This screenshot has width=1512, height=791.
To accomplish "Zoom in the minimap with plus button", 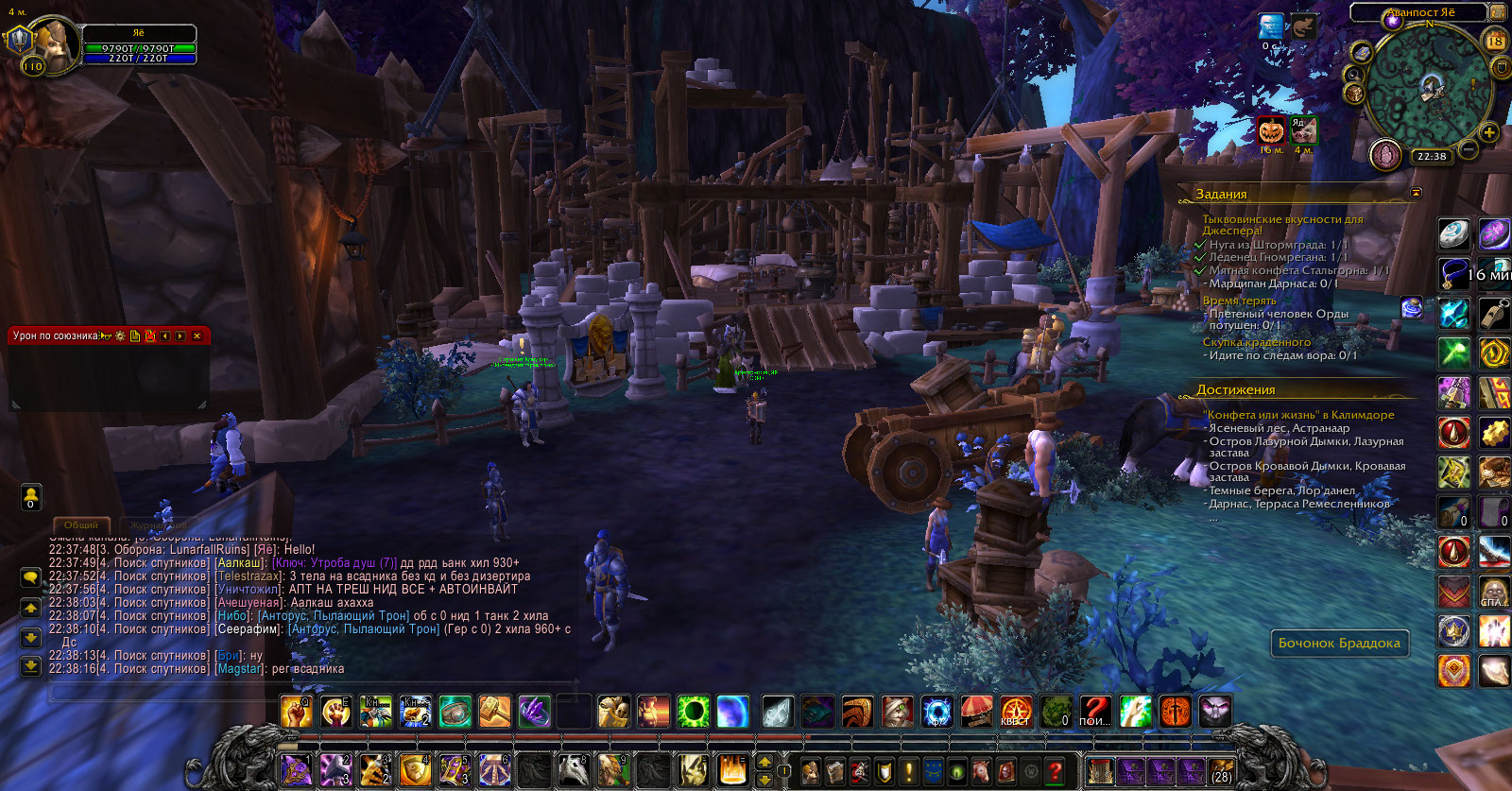I will (x=1489, y=132).
